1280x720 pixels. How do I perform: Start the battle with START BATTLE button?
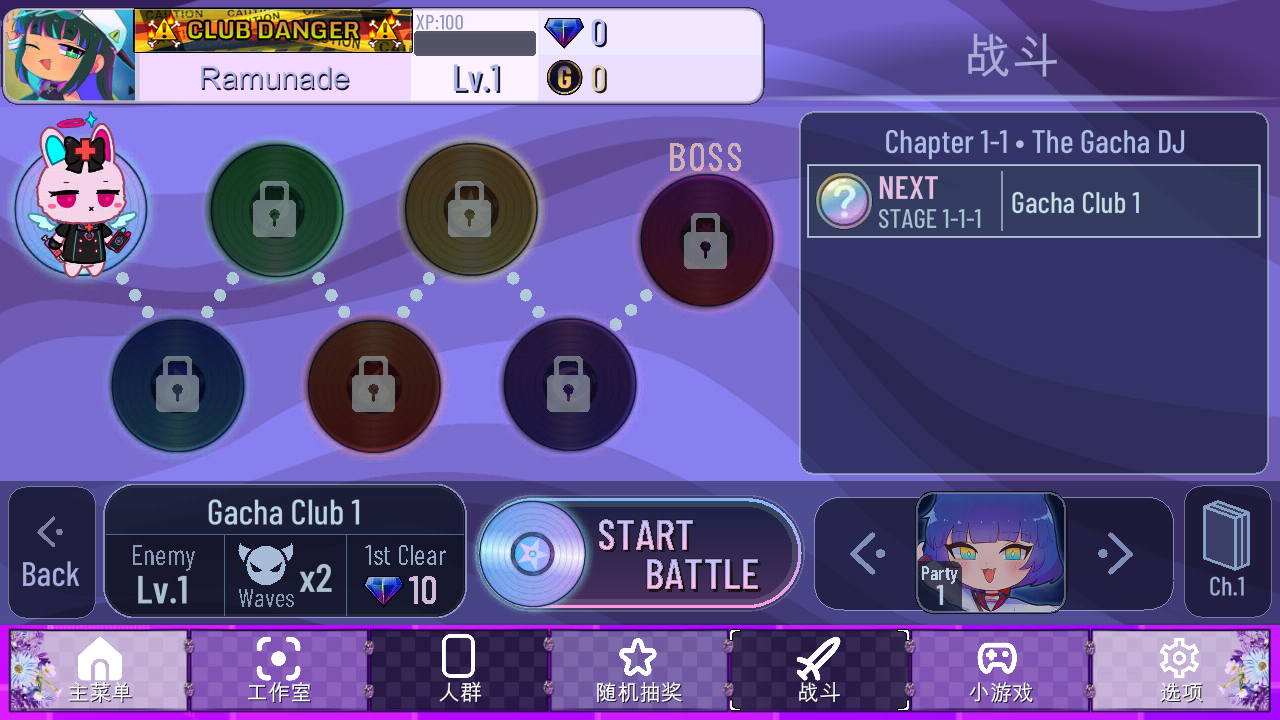[x=640, y=554]
